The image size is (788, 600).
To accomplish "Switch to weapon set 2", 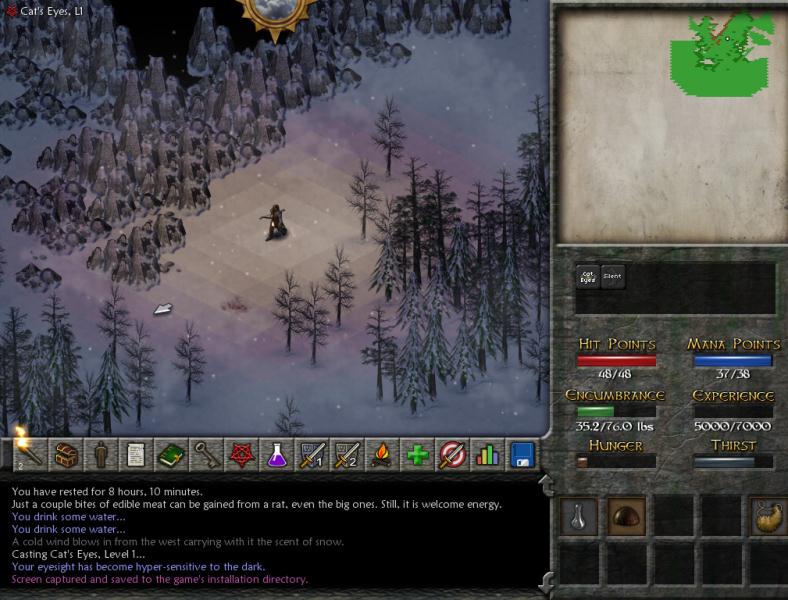I will [x=347, y=454].
